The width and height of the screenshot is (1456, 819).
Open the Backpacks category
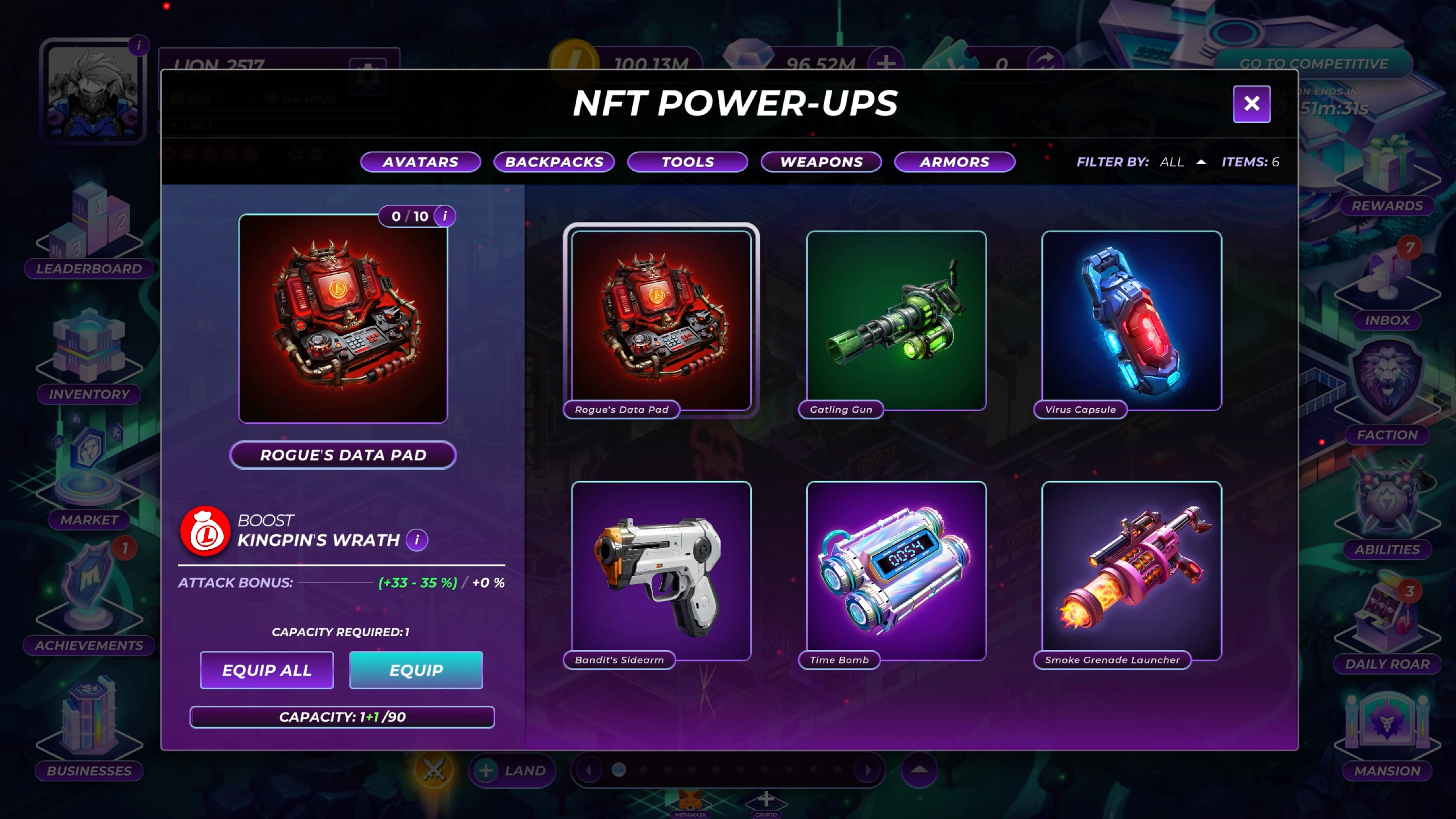pos(554,162)
